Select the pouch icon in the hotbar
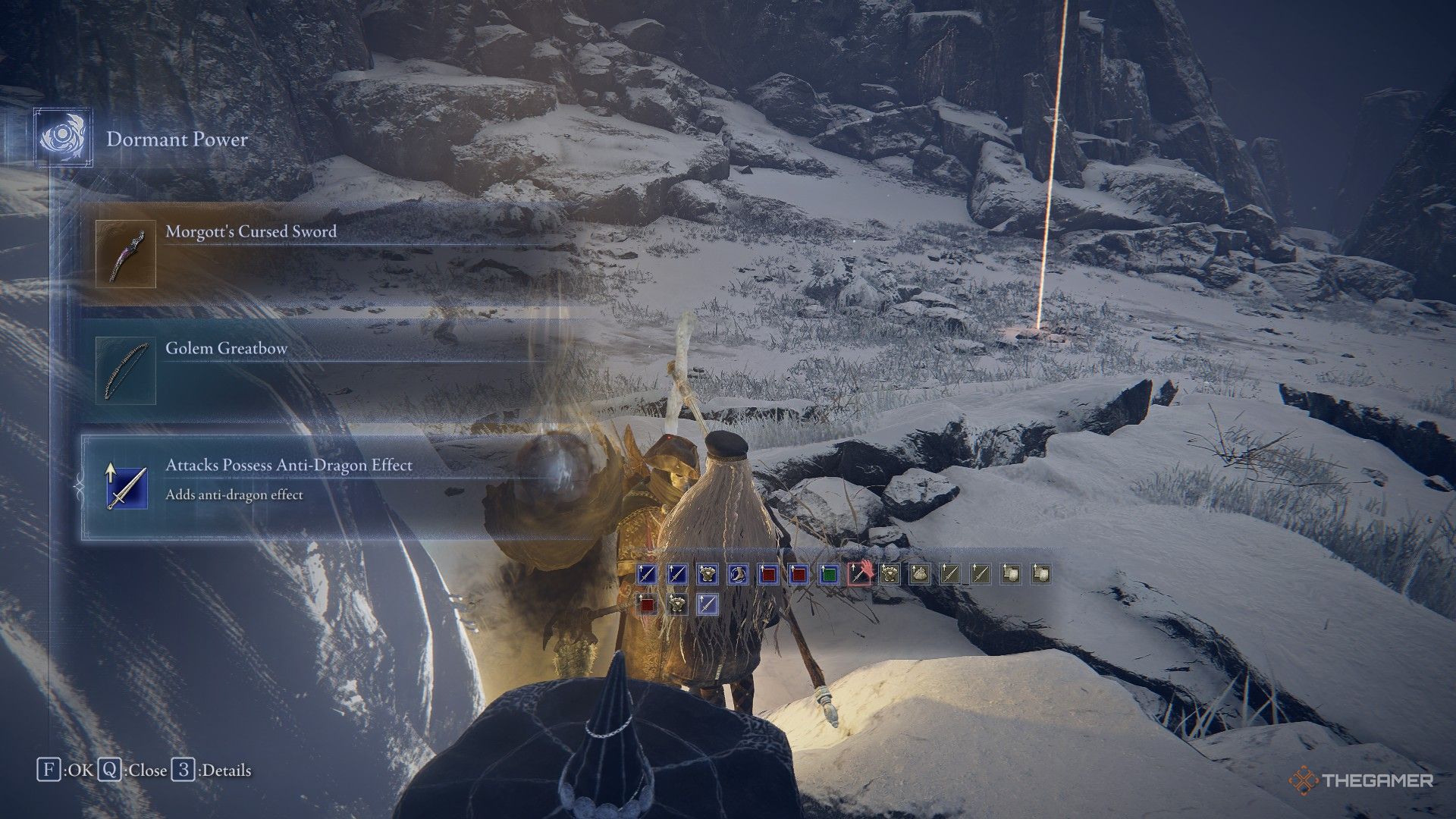The image size is (1456, 819). pyautogui.click(x=921, y=574)
